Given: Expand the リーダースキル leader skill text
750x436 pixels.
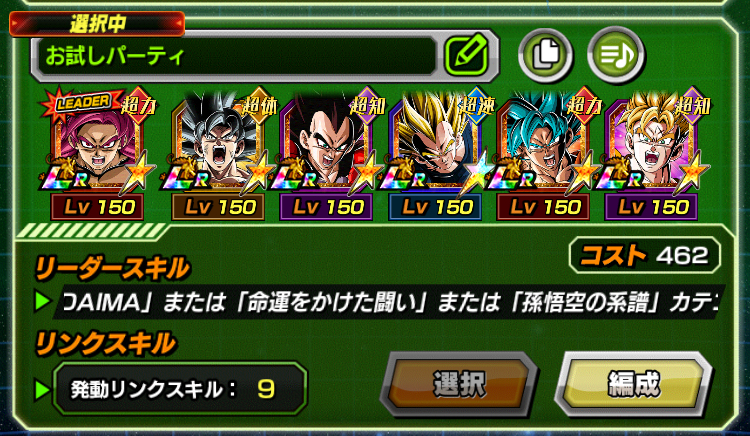Looking at the screenshot, I should click(390, 301).
